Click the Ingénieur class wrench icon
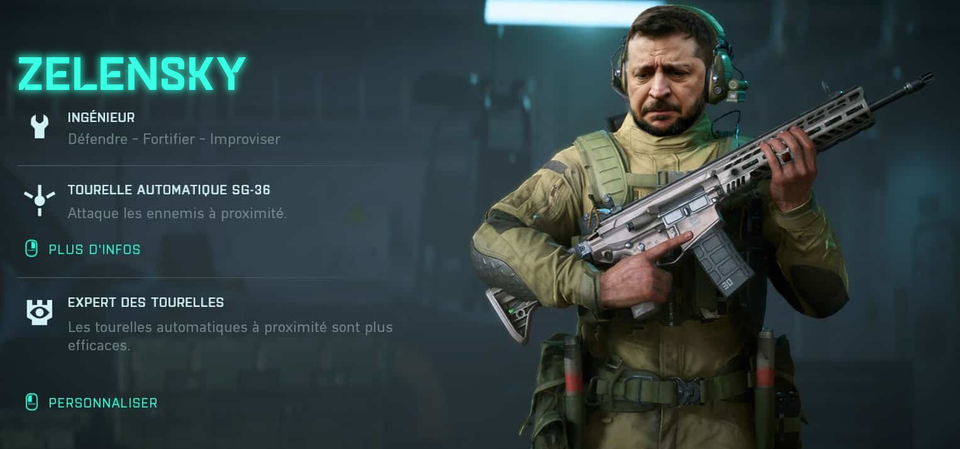 pos(39,126)
